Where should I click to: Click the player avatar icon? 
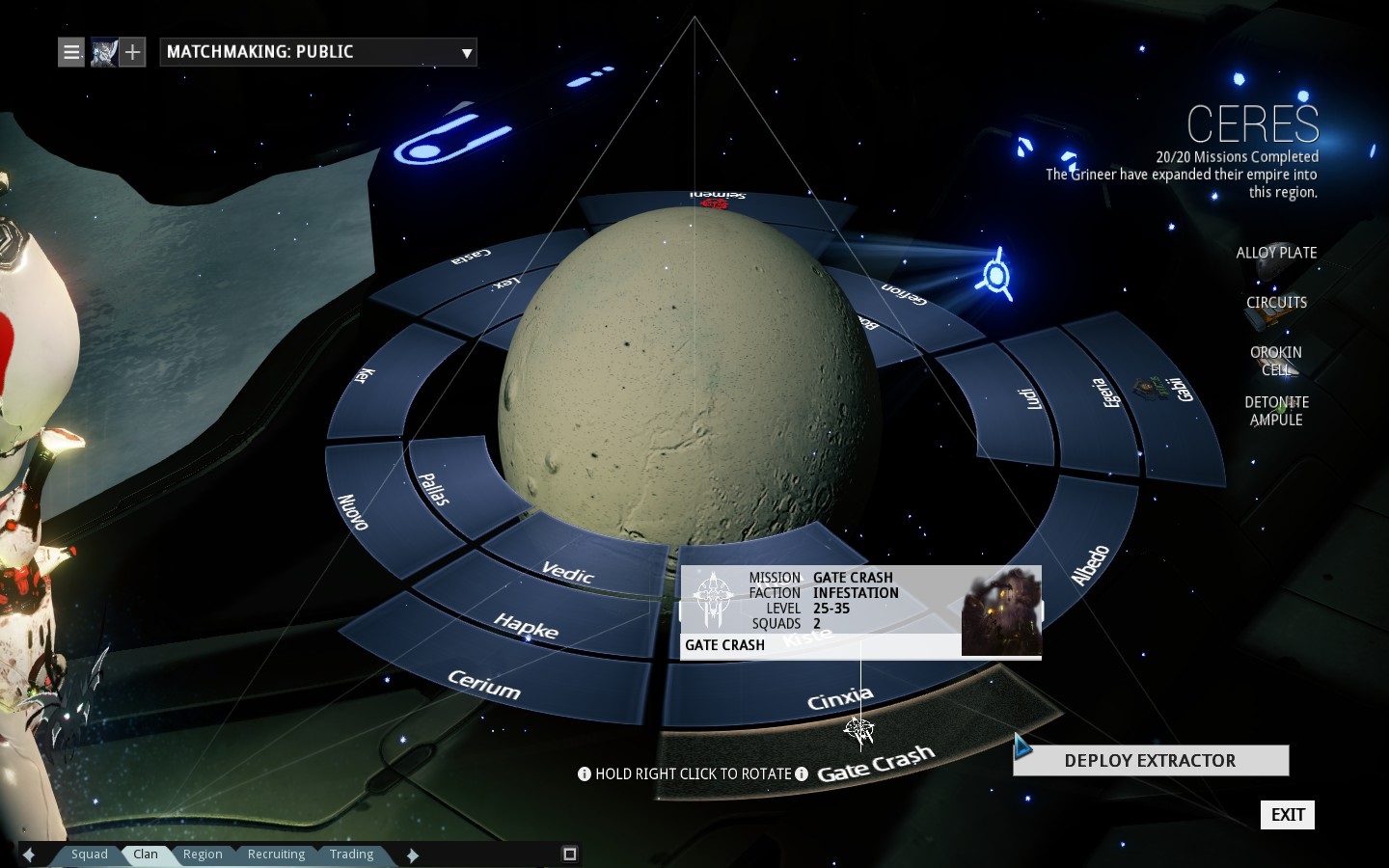103,52
